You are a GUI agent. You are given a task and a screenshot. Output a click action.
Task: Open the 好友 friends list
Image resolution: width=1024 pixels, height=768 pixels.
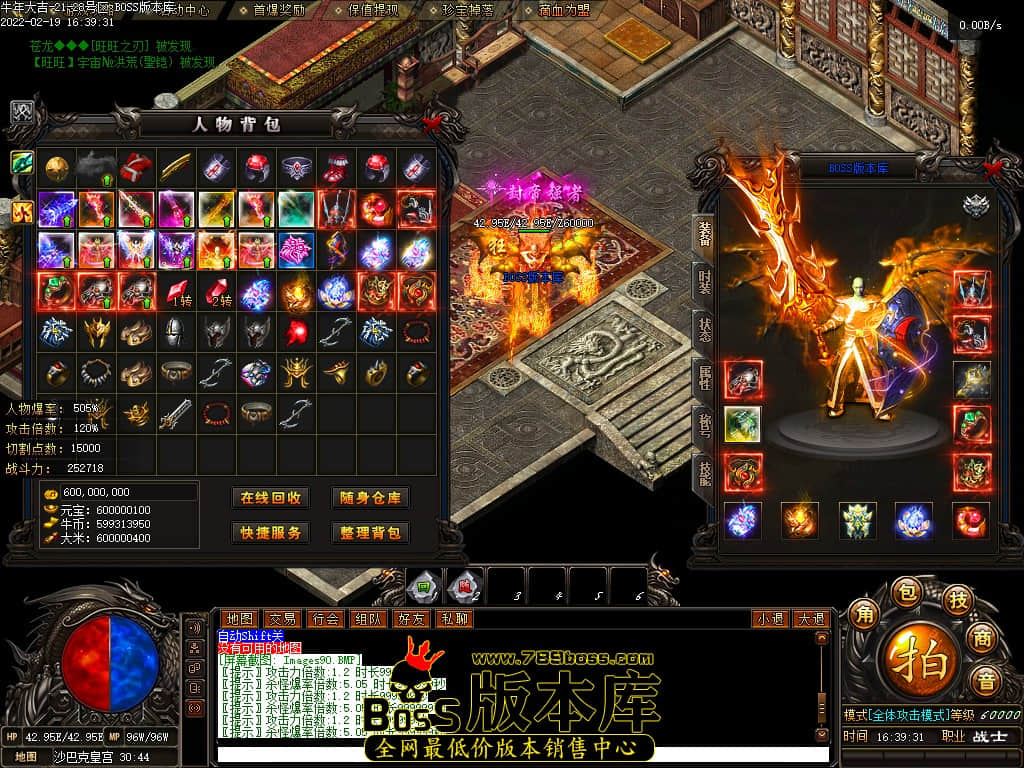[x=411, y=619]
